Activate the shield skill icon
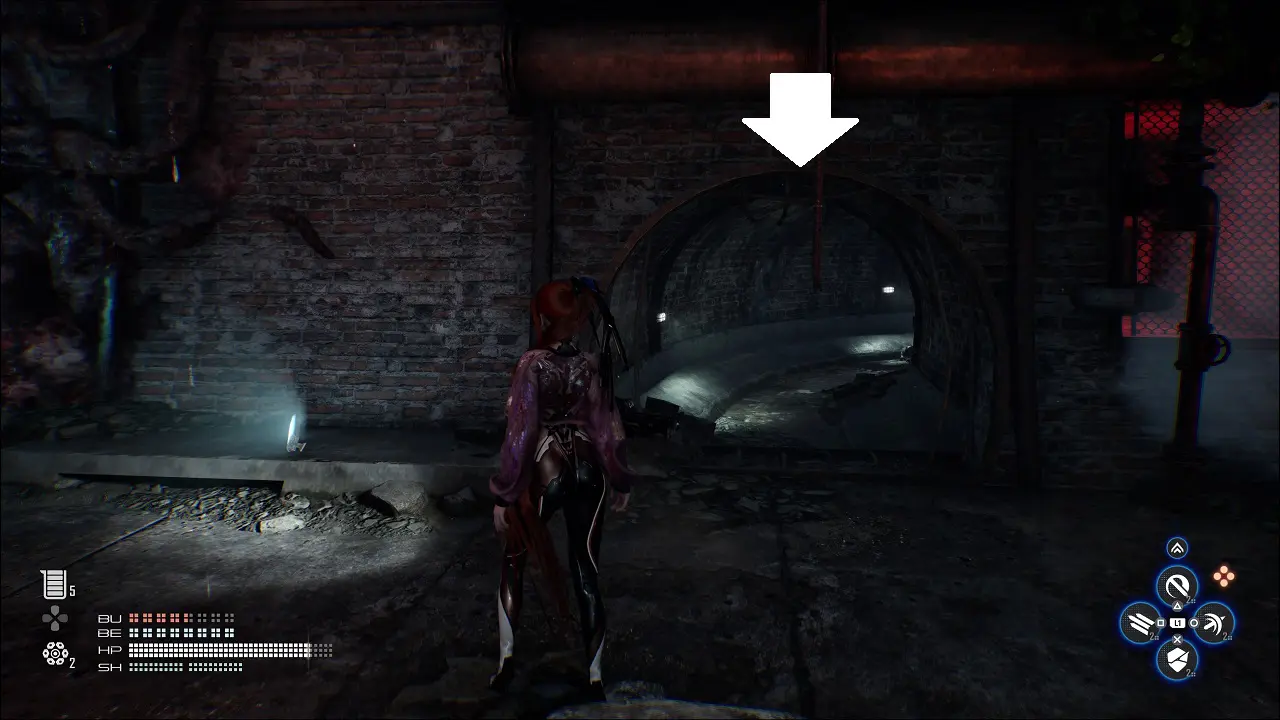 pyautogui.click(x=1177, y=659)
